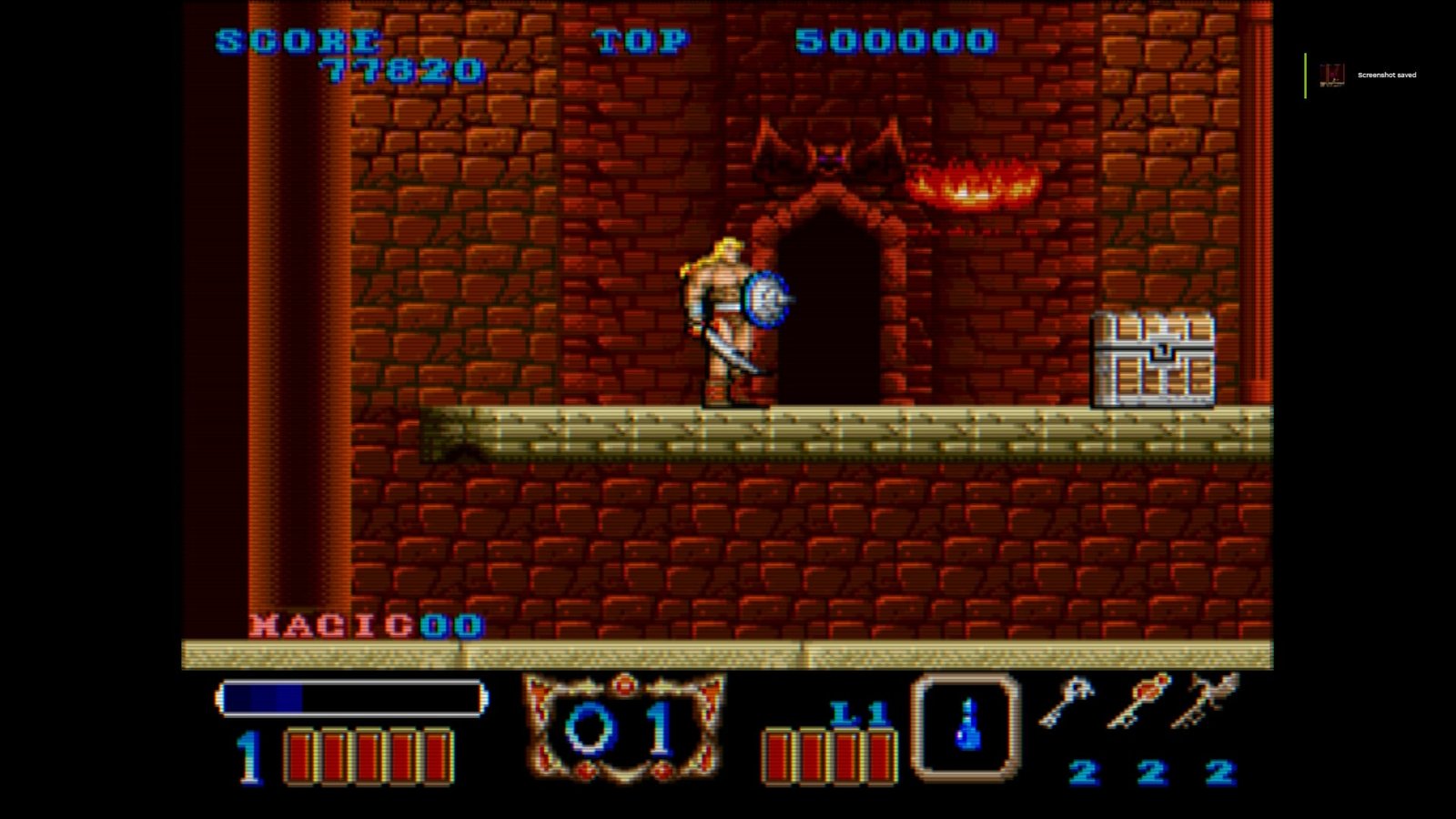Select the blue potion item slot

pos(966,725)
